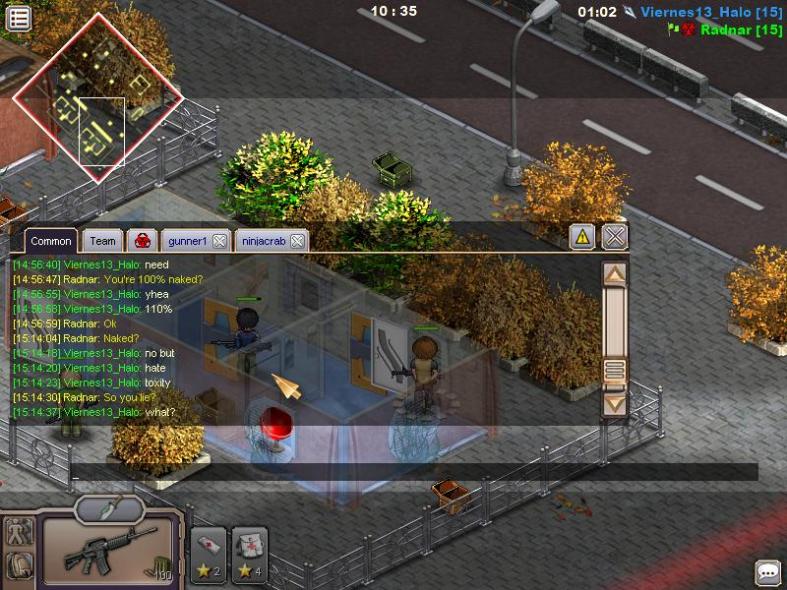The width and height of the screenshot is (787, 590).
Task: Close the chat window
Action: pos(615,237)
